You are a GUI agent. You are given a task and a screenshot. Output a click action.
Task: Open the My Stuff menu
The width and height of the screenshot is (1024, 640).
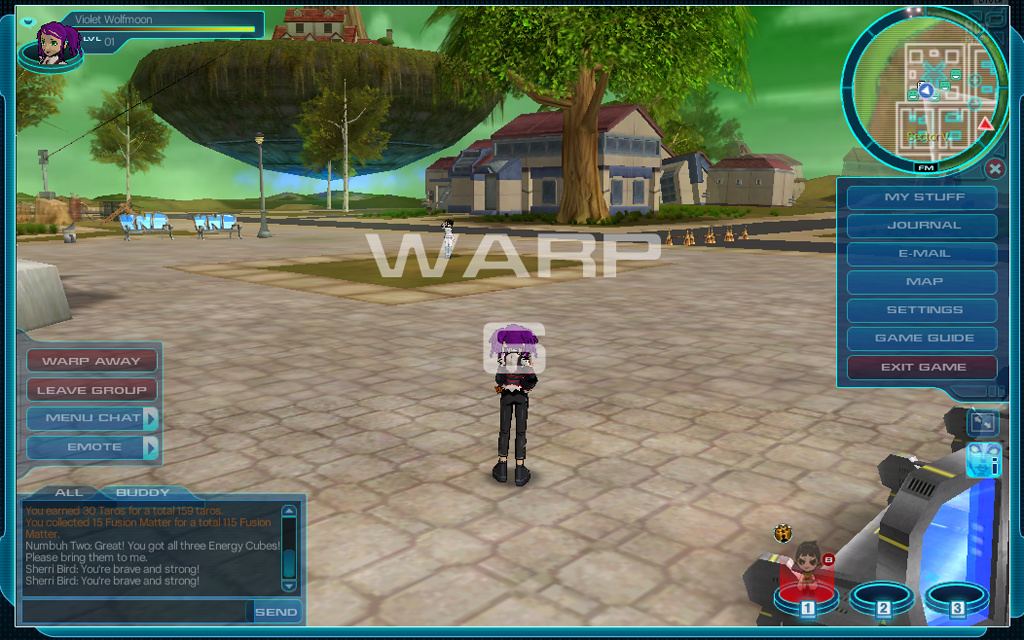coord(922,197)
